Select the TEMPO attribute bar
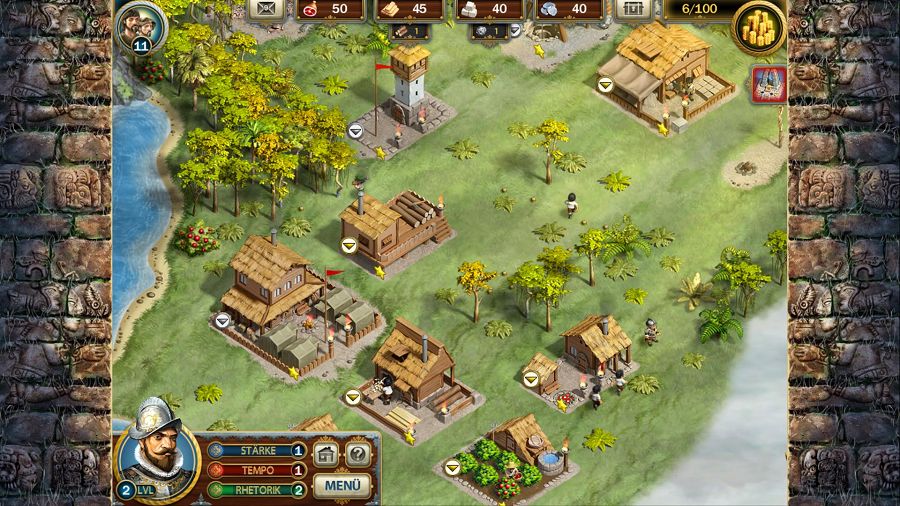The width and height of the screenshot is (900, 506). (253, 470)
